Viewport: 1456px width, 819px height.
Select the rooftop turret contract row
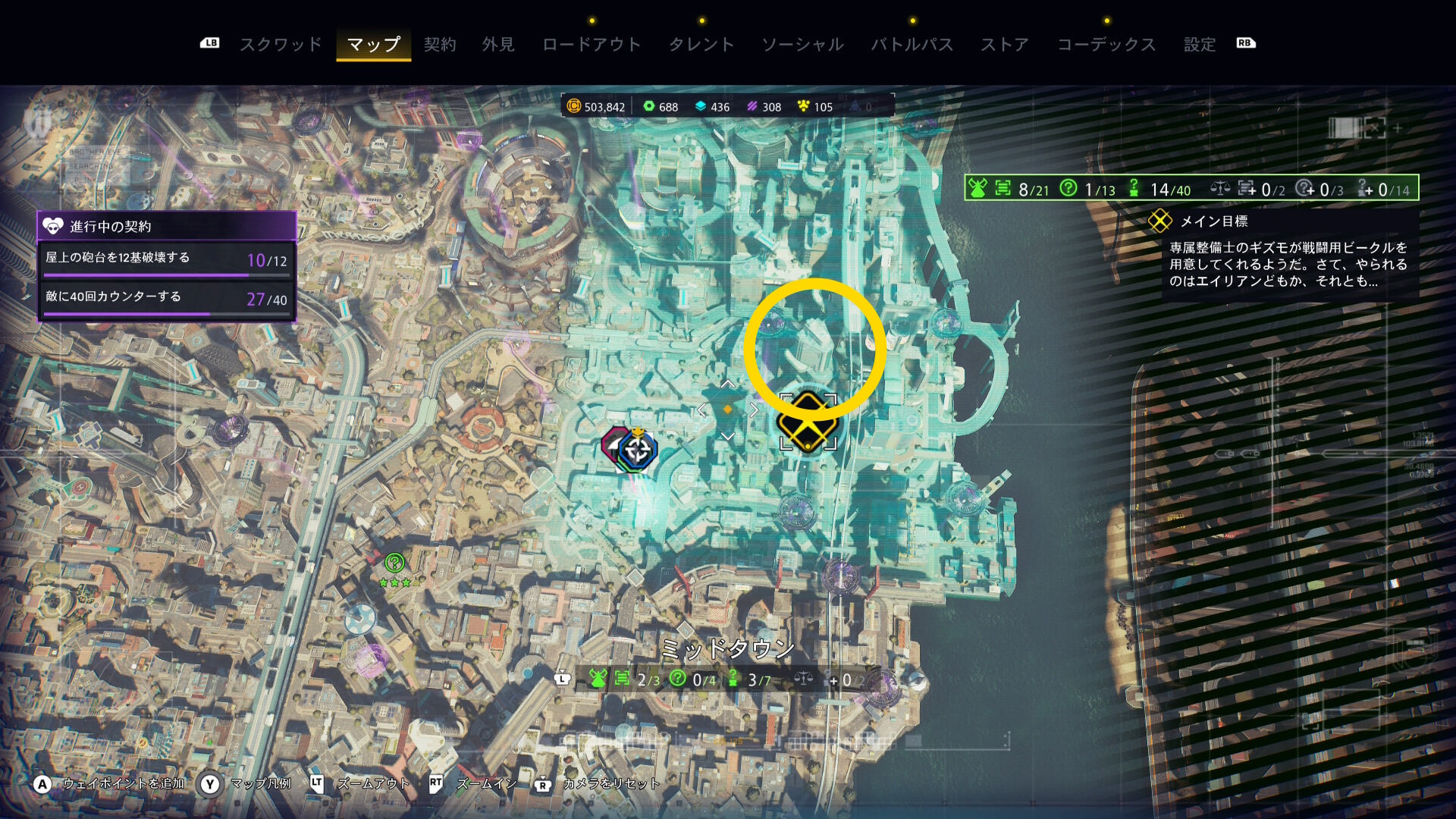point(167,259)
